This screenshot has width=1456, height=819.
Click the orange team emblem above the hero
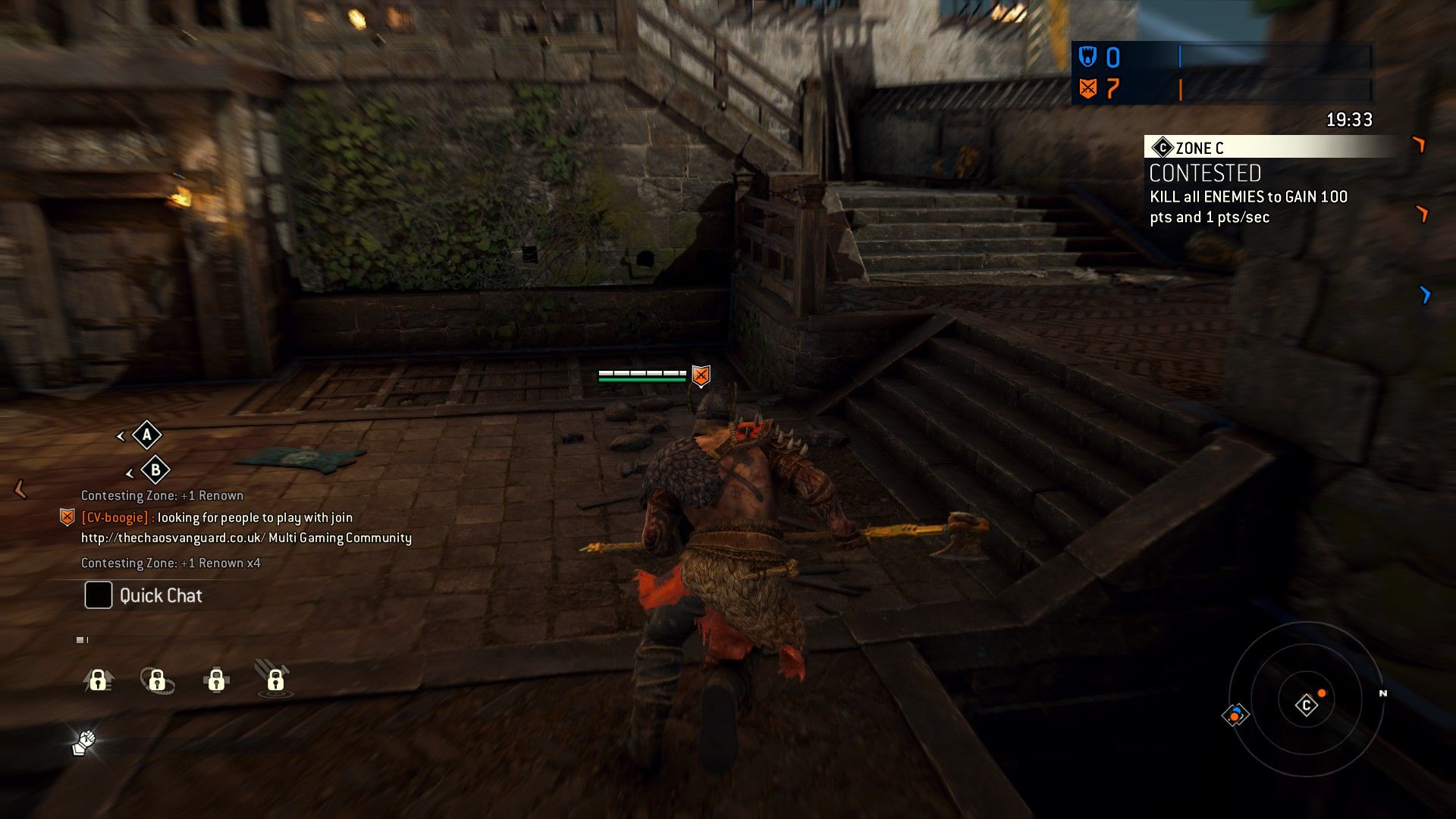point(701,375)
